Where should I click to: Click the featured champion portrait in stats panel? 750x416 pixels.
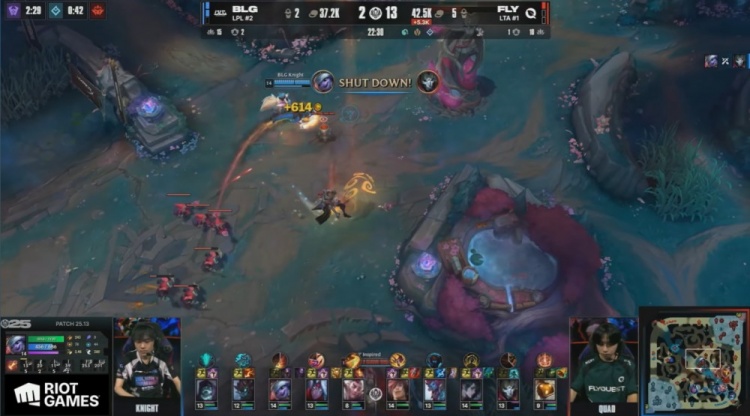(18, 346)
